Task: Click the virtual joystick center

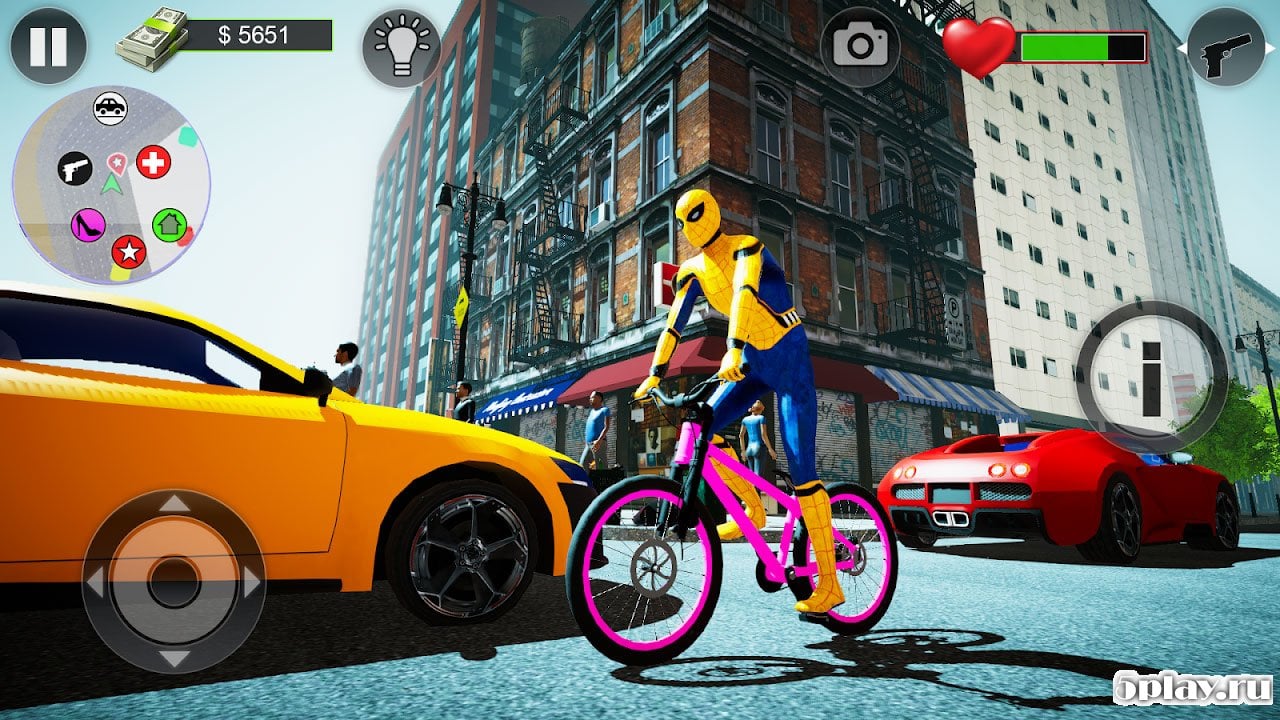Action: [x=174, y=581]
